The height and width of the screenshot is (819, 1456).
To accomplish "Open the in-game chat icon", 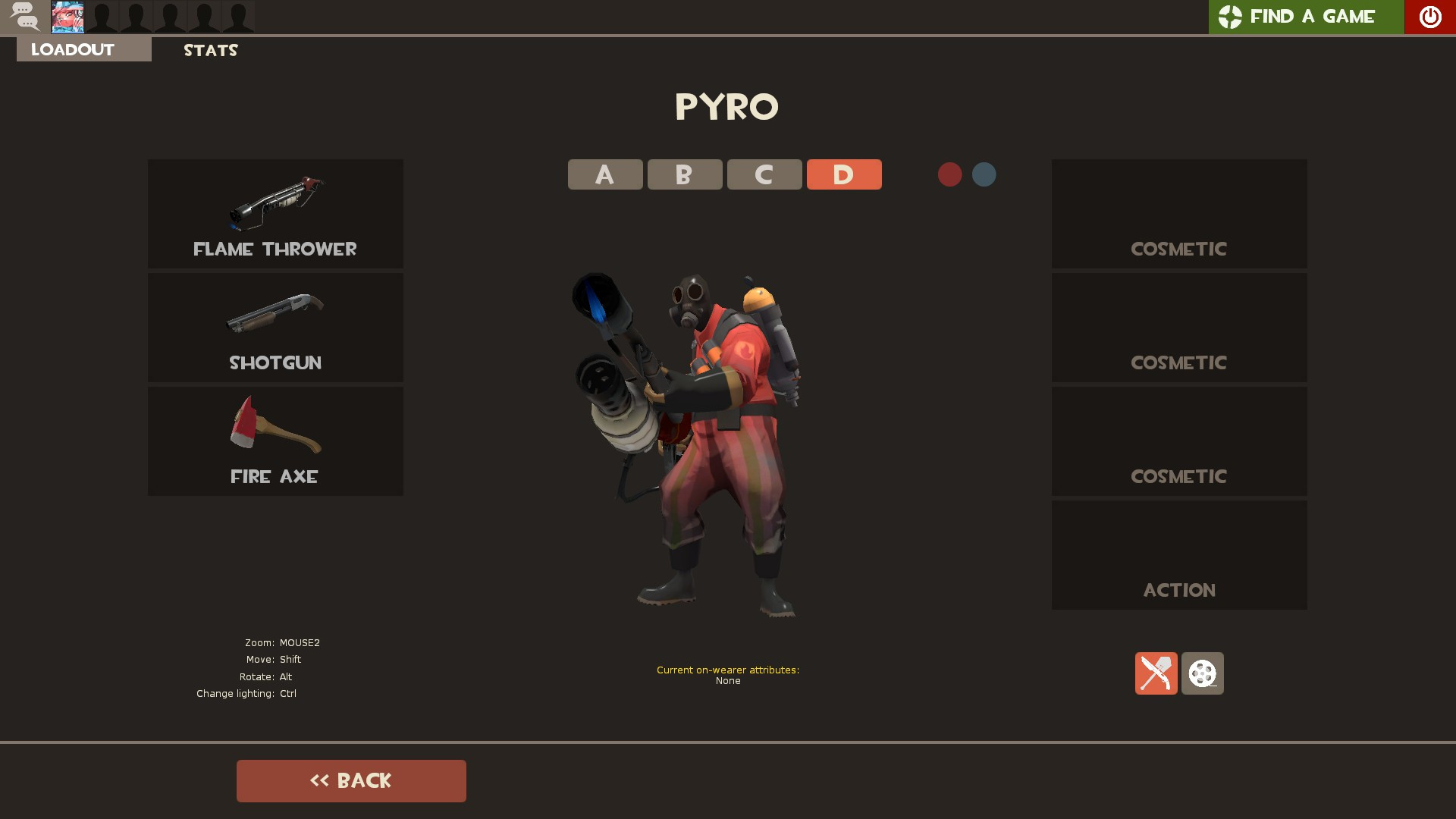I will point(25,17).
